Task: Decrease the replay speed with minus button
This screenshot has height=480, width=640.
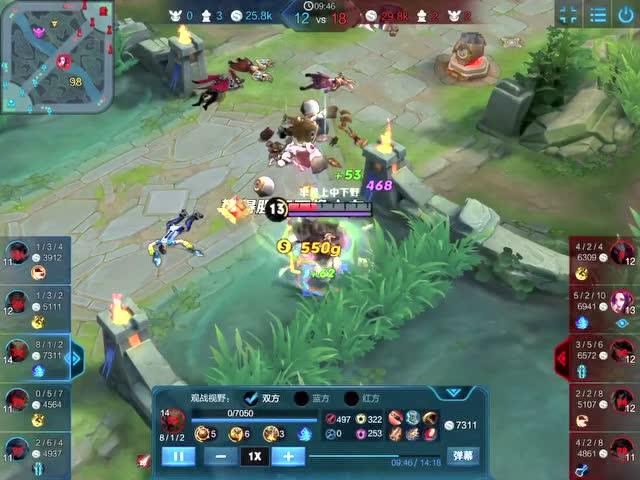Action: [x=221, y=456]
